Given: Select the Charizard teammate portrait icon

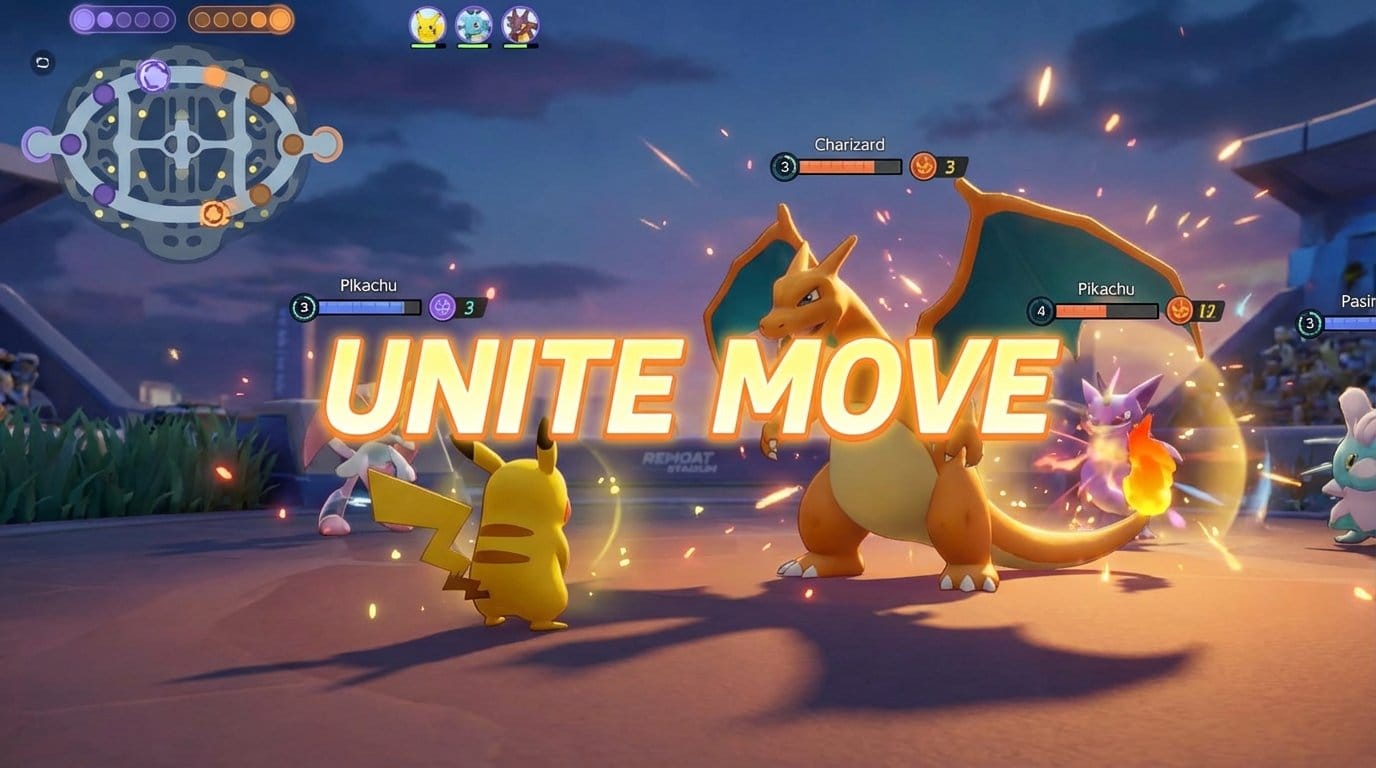Looking at the screenshot, I should (520, 24).
